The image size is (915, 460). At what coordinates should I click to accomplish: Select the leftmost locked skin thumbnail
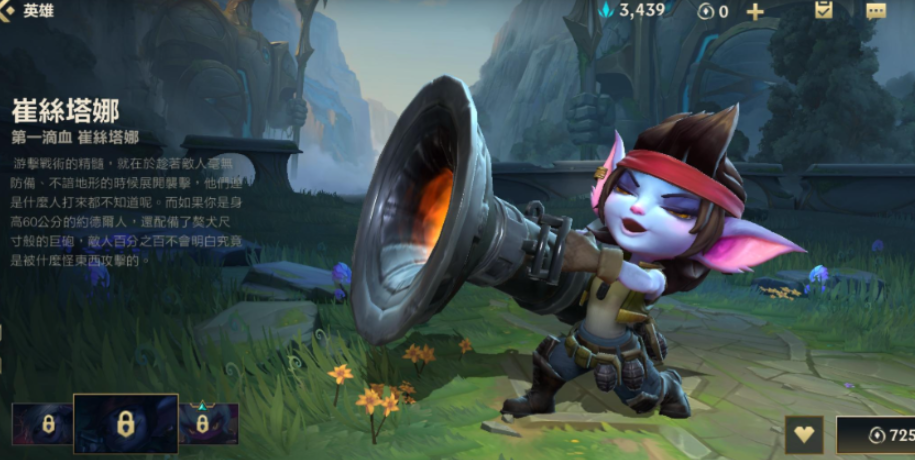click(42, 424)
